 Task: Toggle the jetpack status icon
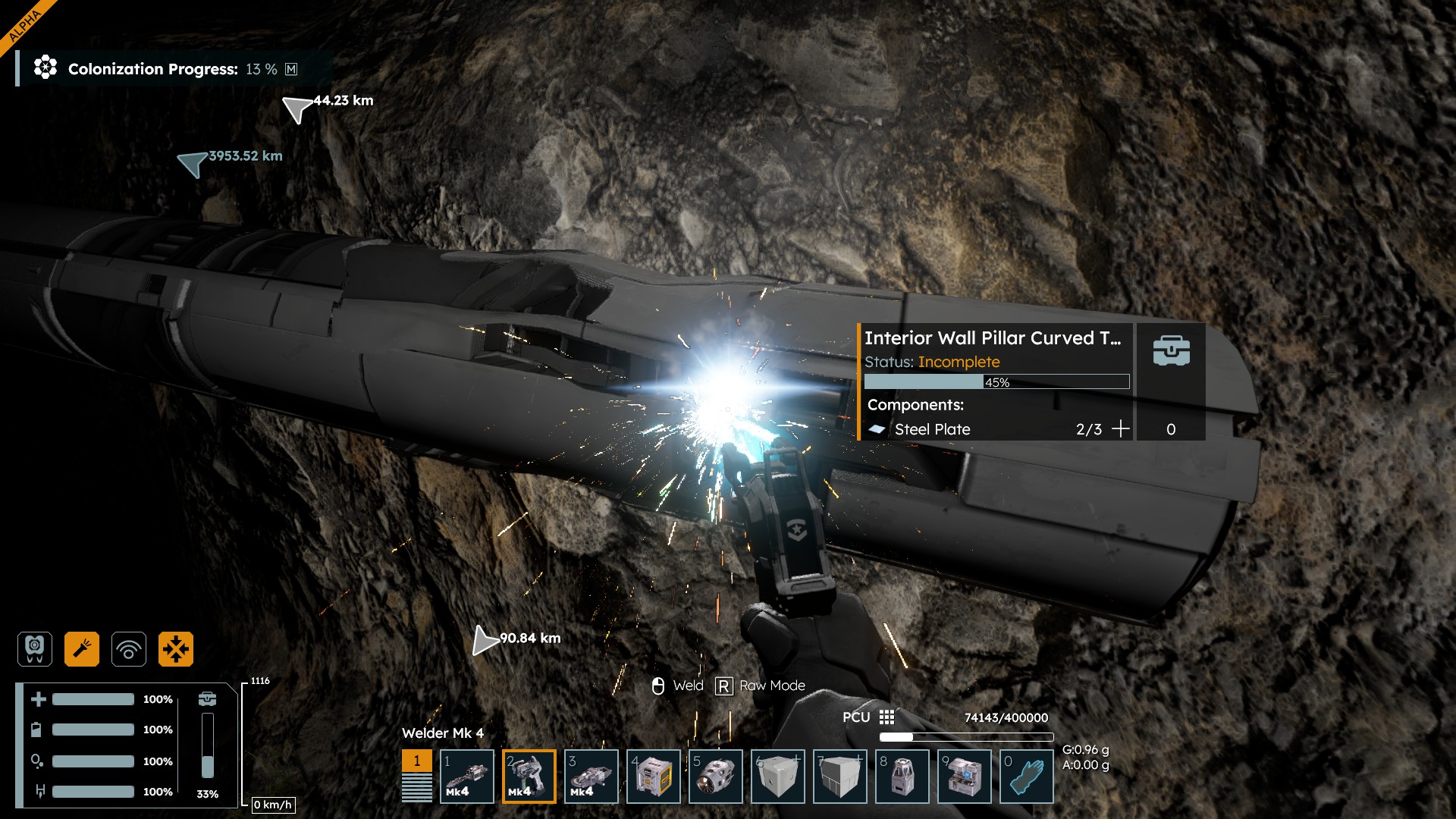[35, 649]
